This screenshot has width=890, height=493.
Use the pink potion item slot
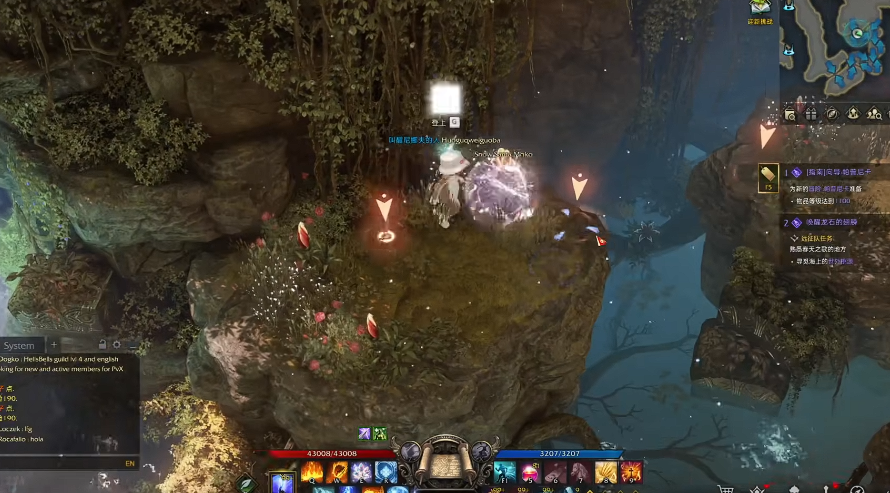[x=531, y=472]
